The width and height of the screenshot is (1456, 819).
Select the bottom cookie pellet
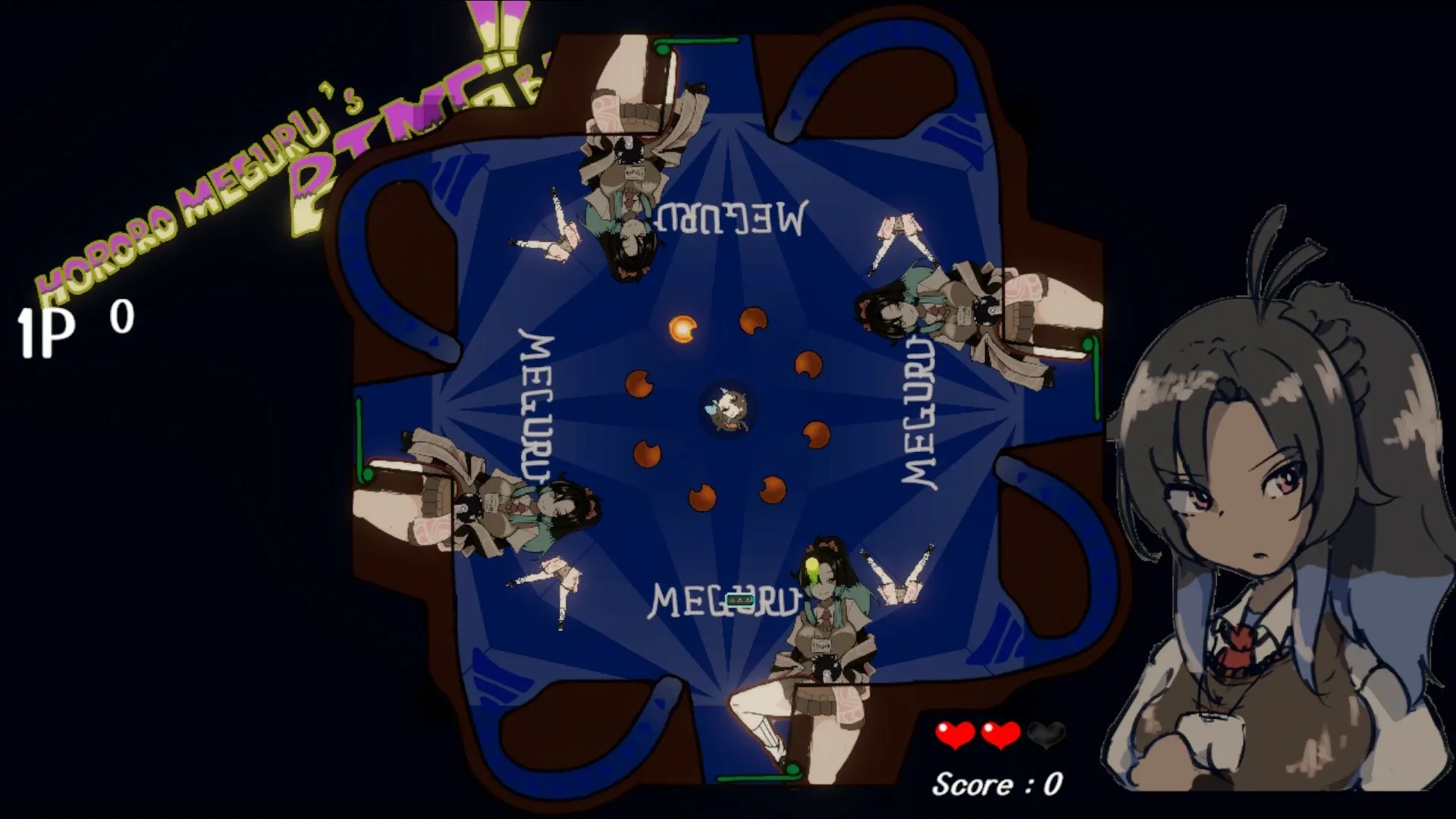[701, 497]
